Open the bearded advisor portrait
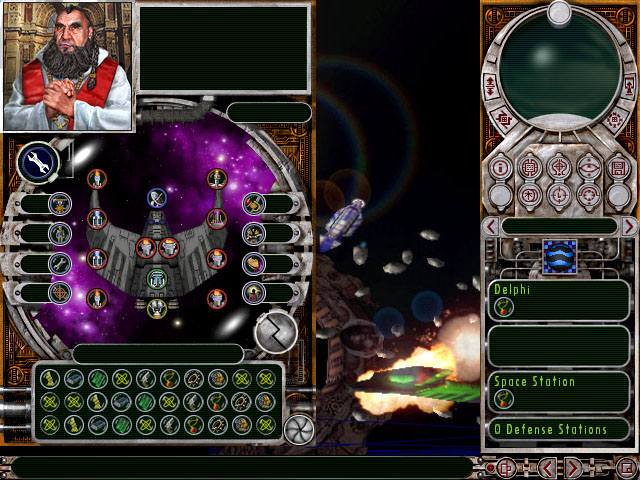Screen dimensions: 640x480 coord(68,66)
